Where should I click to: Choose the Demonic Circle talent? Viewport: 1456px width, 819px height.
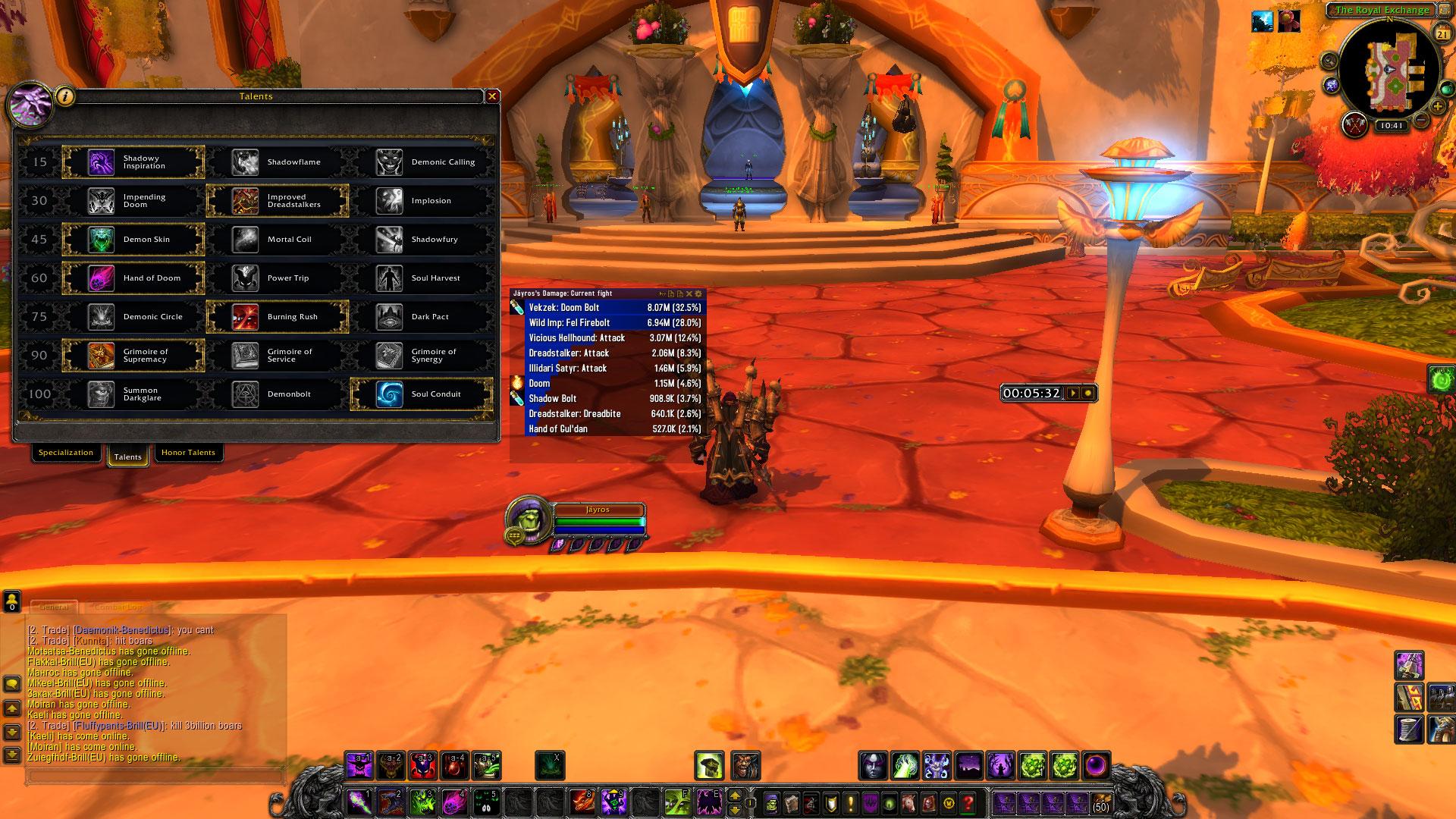coord(133,317)
